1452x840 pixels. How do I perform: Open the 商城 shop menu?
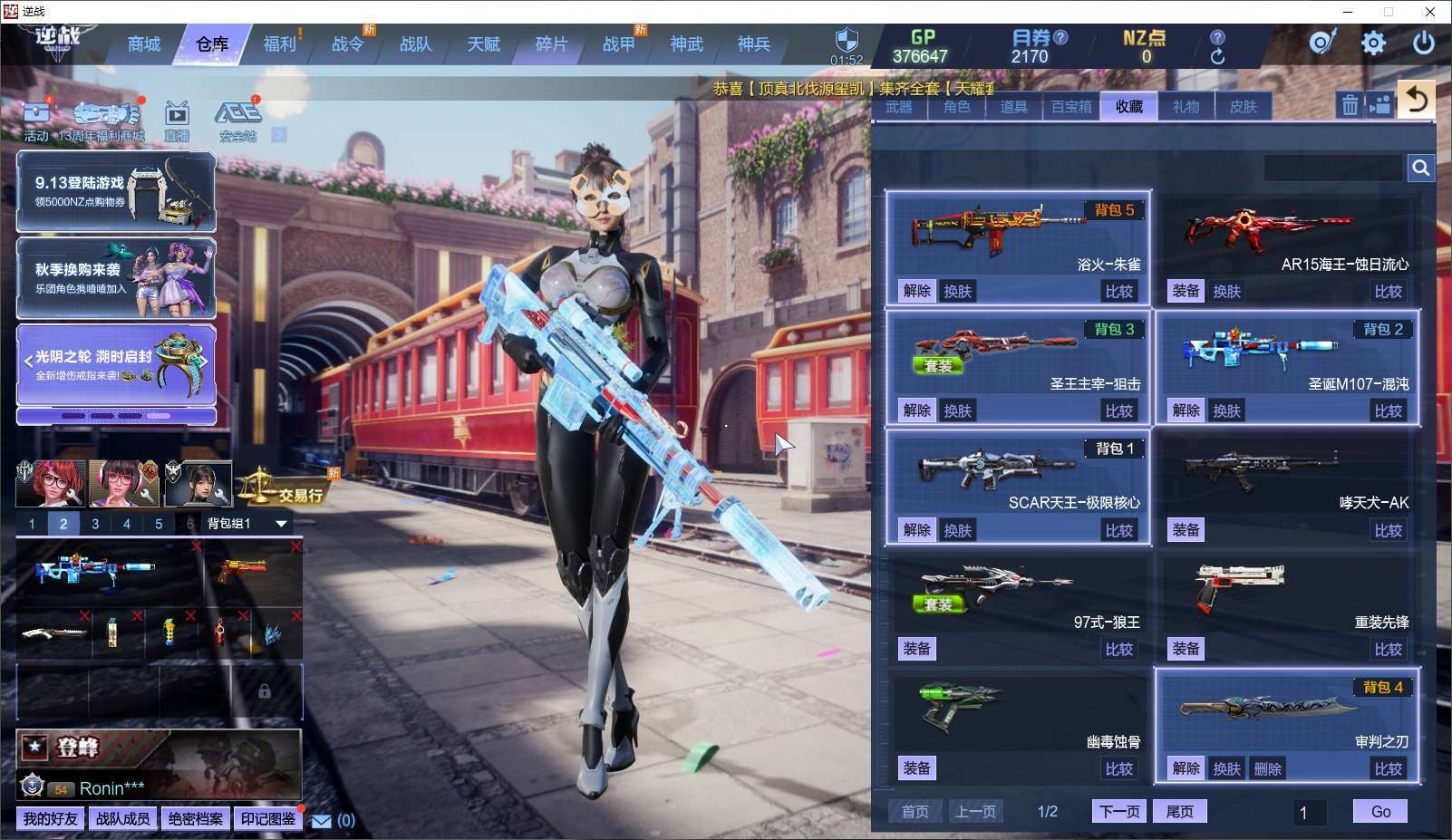[143, 44]
